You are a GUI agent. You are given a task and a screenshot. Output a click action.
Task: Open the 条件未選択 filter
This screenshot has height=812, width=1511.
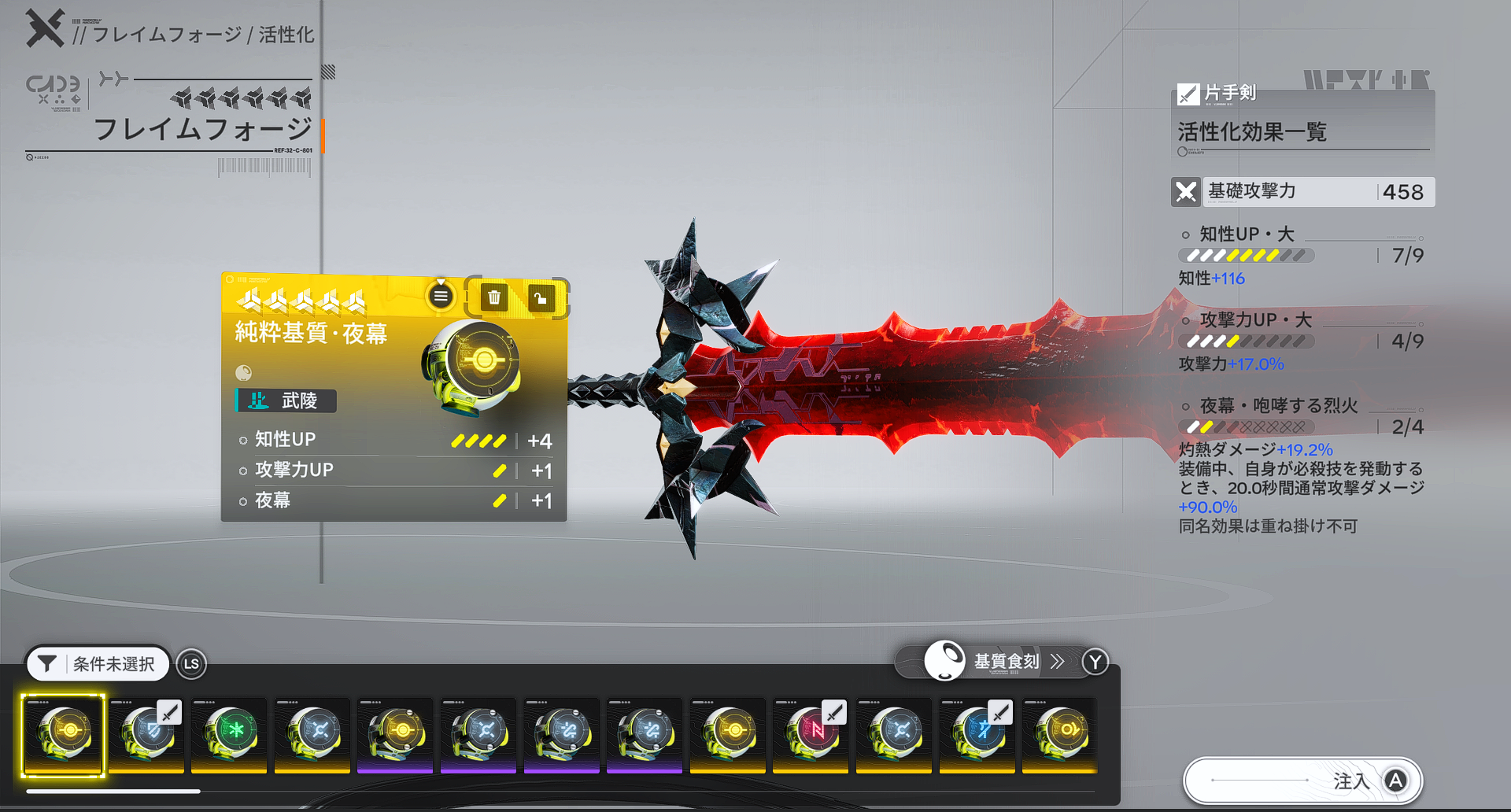[99, 664]
